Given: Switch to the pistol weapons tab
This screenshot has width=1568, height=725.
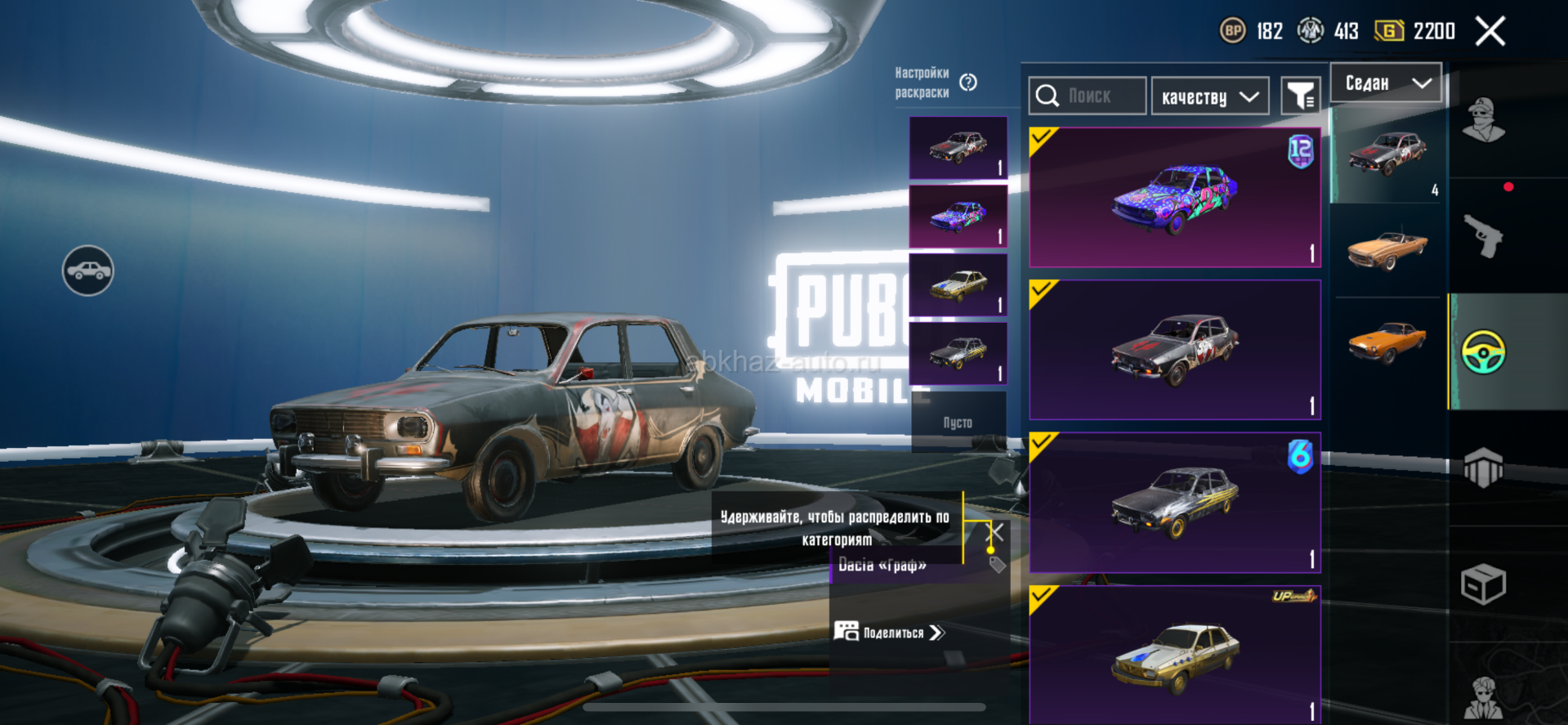Looking at the screenshot, I should [x=1483, y=236].
